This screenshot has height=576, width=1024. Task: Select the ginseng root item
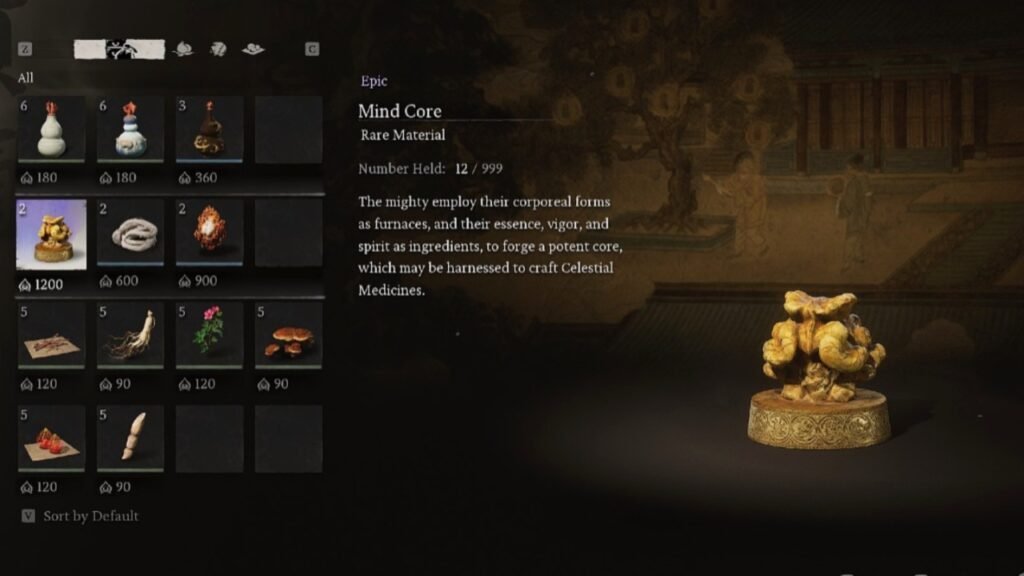130,336
